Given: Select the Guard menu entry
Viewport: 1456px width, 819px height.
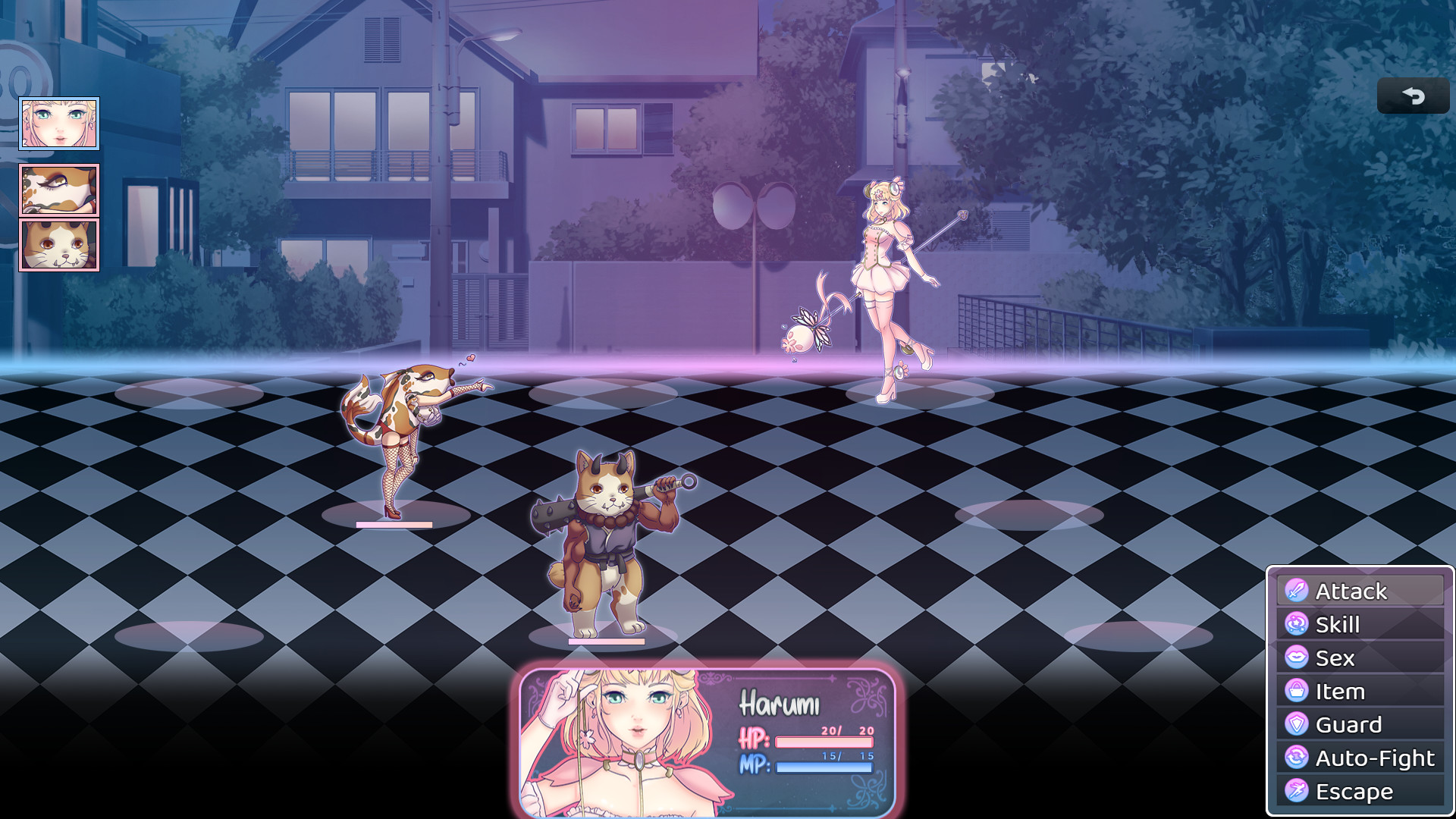Looking at the screenshot, I should coord(1348,723).
